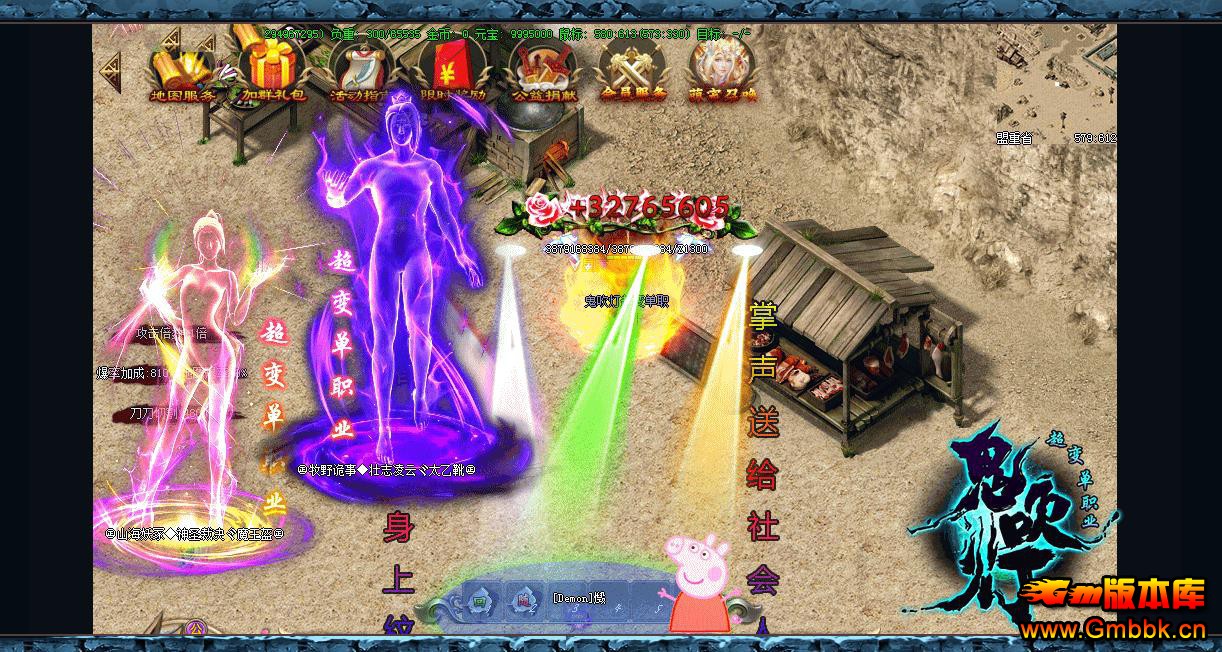The height and width of the screenshot is (652, 1222).
Task: Open the 公益捐献 donation icon
Action: tap(542, 70)
